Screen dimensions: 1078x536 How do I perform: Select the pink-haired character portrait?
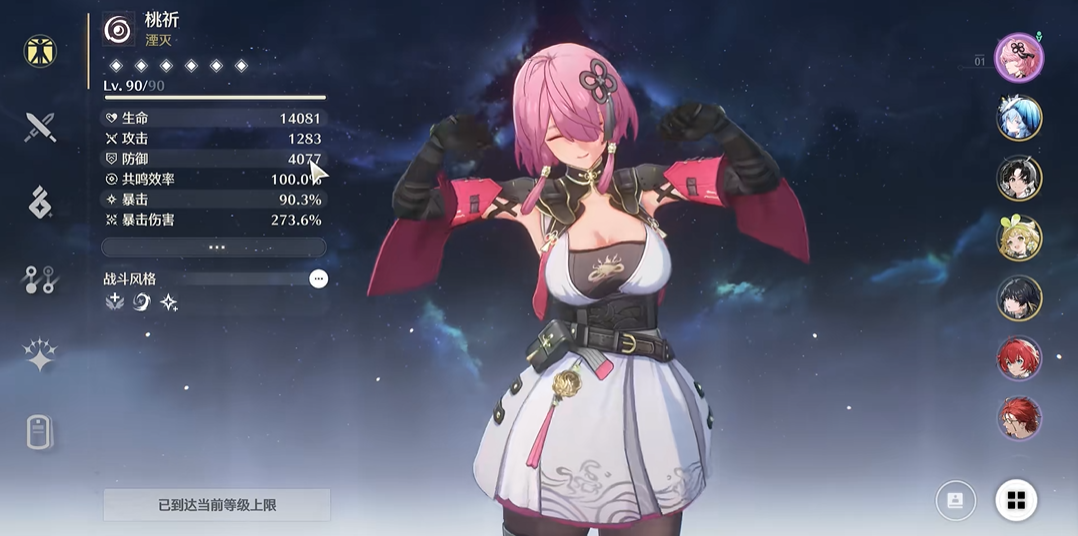(x=1019, y=57)
